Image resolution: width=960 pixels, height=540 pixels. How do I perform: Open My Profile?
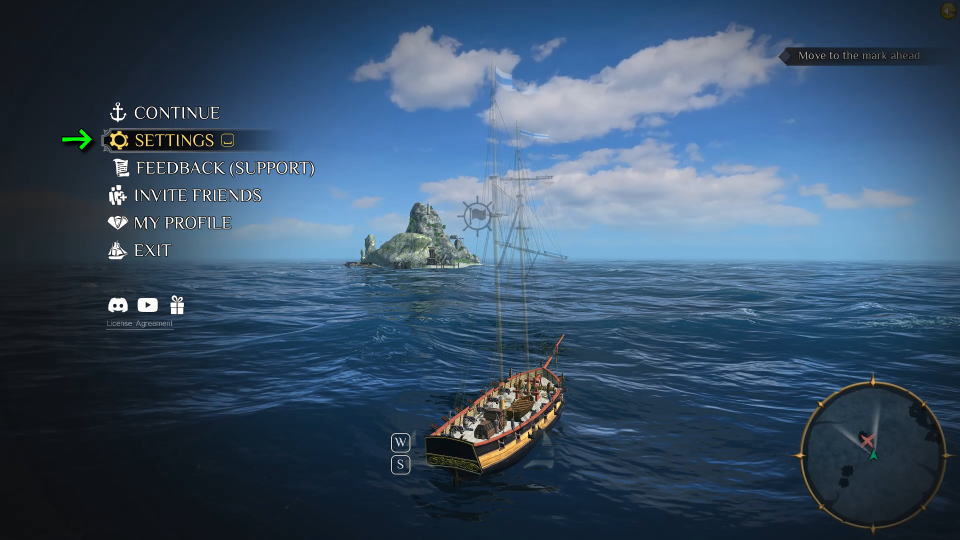pos(182,223)
